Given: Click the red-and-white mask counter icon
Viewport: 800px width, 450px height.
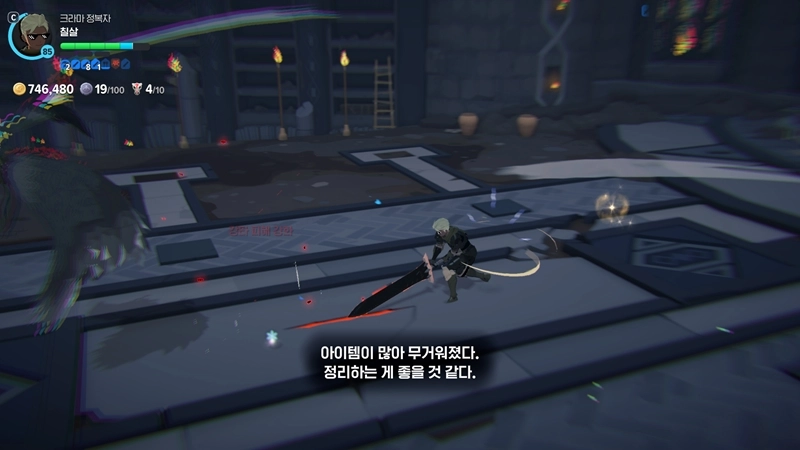Looking at the screenshot, I should (137, 89).
